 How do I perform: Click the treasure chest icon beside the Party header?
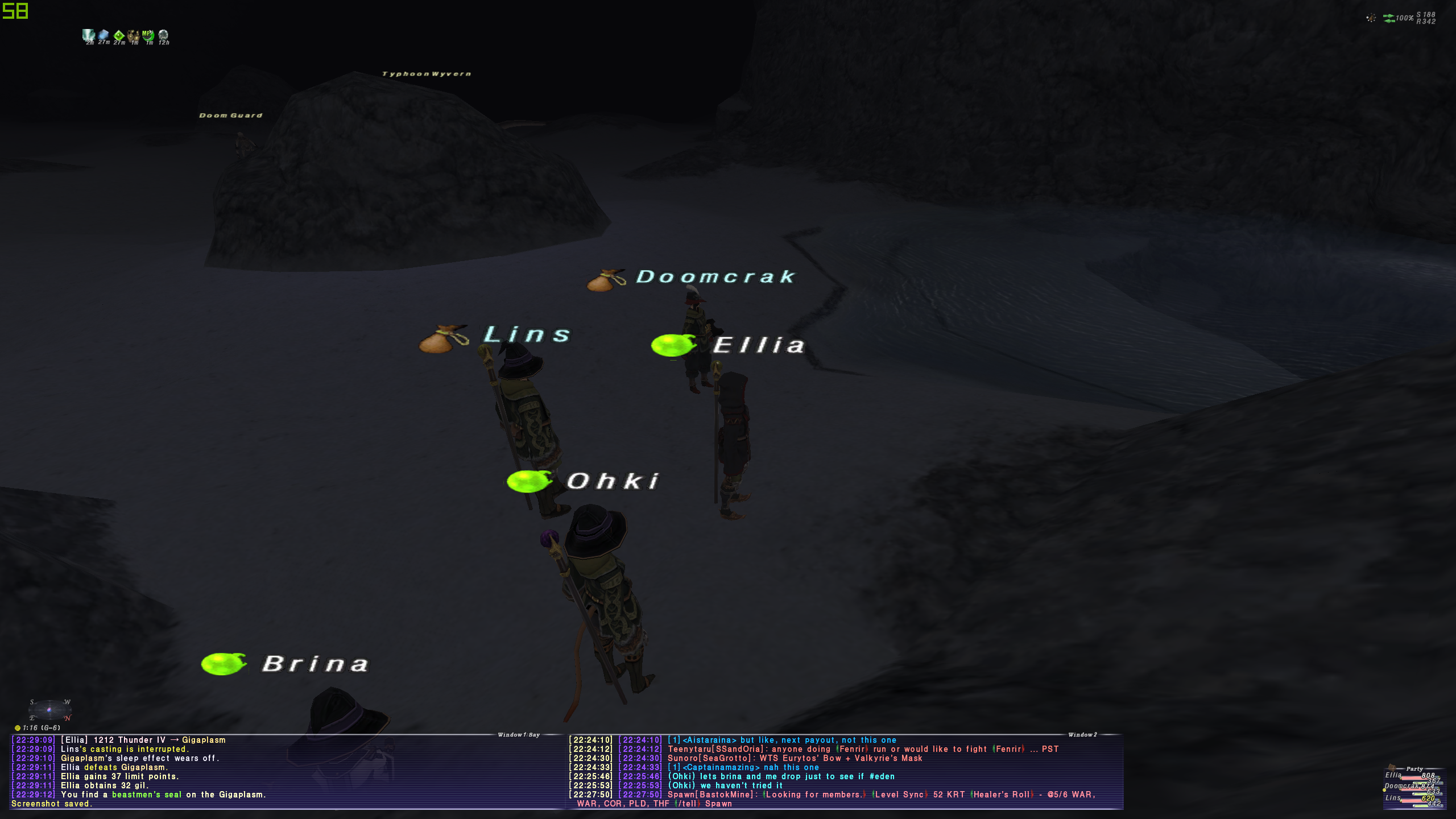[x=1392, y=768]
